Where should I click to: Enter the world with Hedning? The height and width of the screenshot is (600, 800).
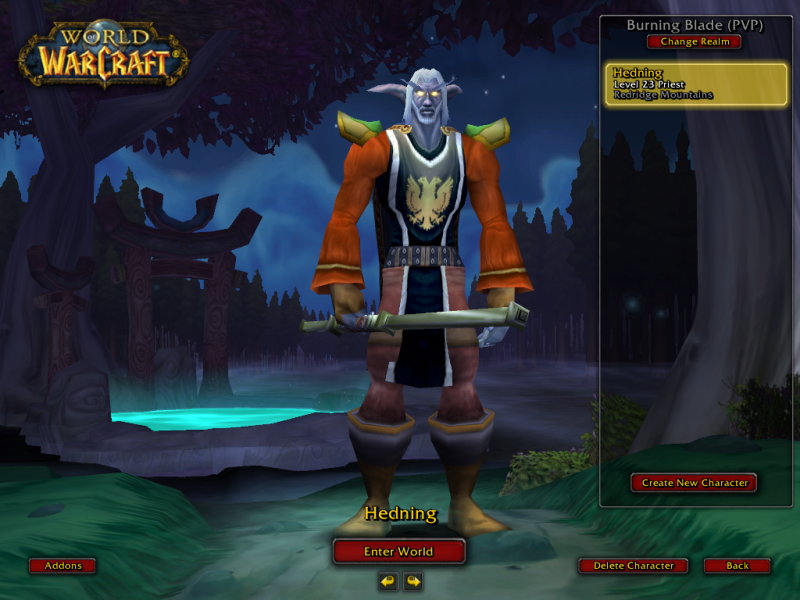pos(399,551)
